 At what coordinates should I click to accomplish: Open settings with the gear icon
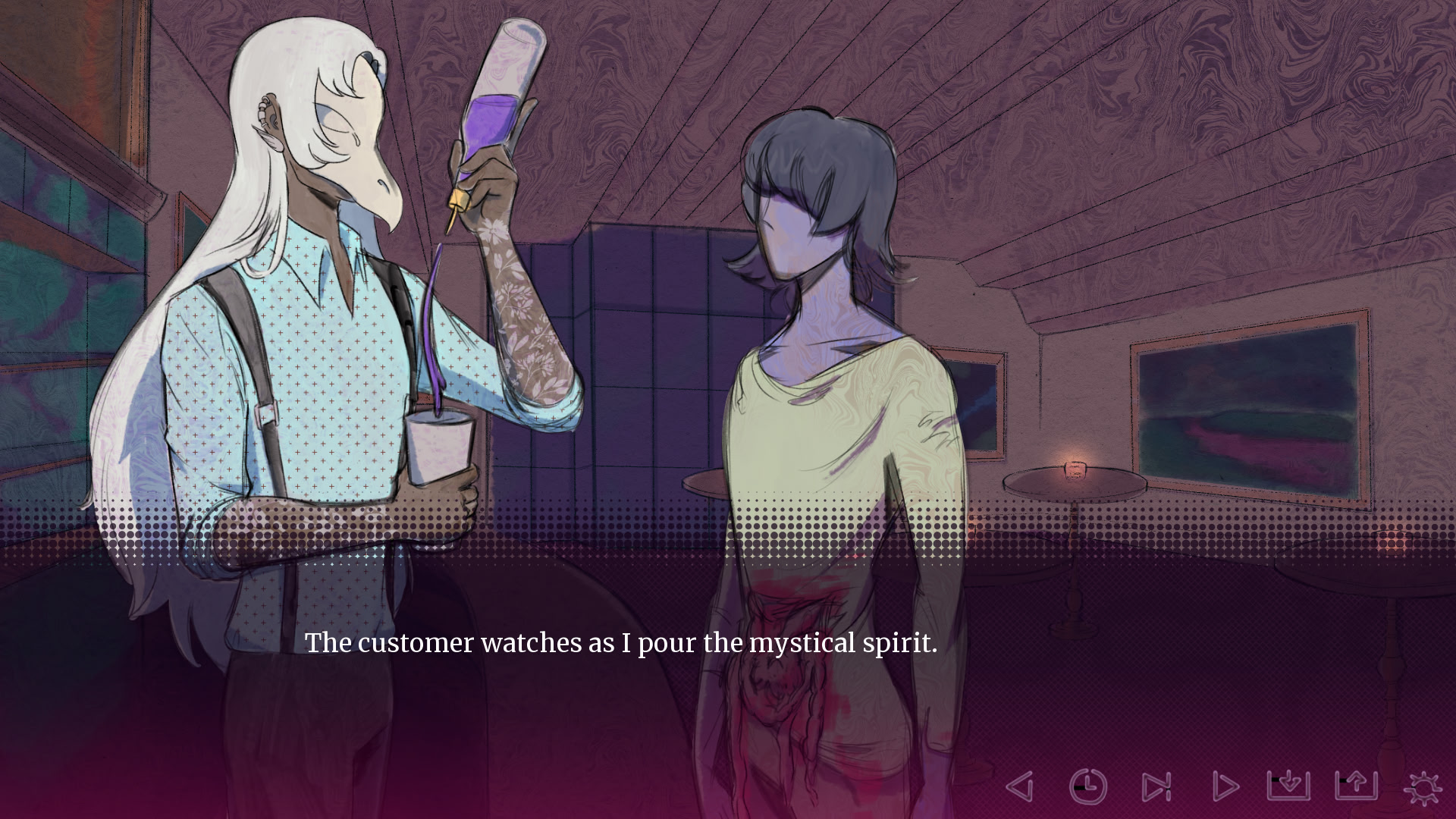pyautogui.click(x=1423, y=786)
